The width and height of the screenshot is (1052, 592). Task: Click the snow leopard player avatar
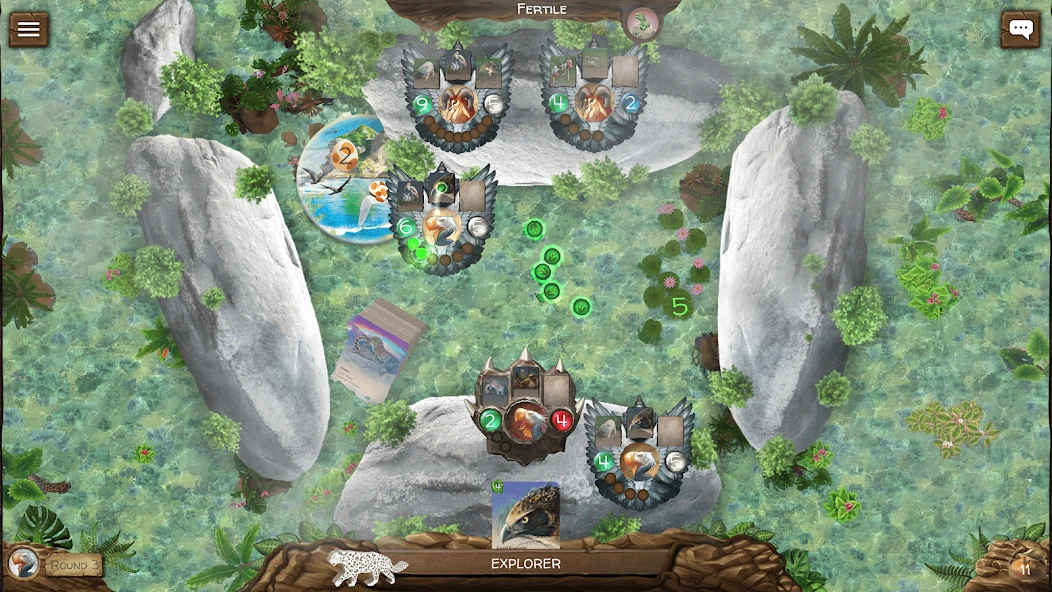point(368,565)
